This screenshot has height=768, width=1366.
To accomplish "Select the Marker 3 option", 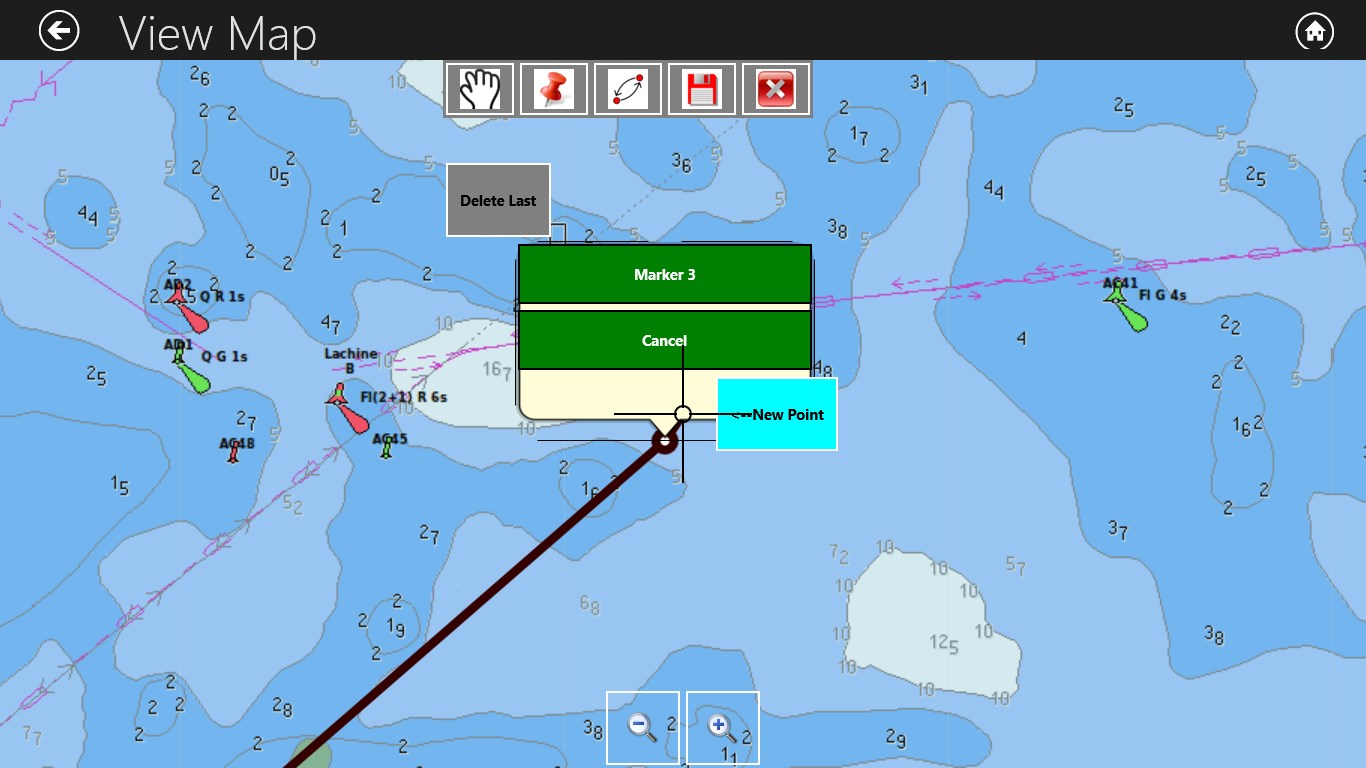I will pyautogui.click(x=664, y=274).
